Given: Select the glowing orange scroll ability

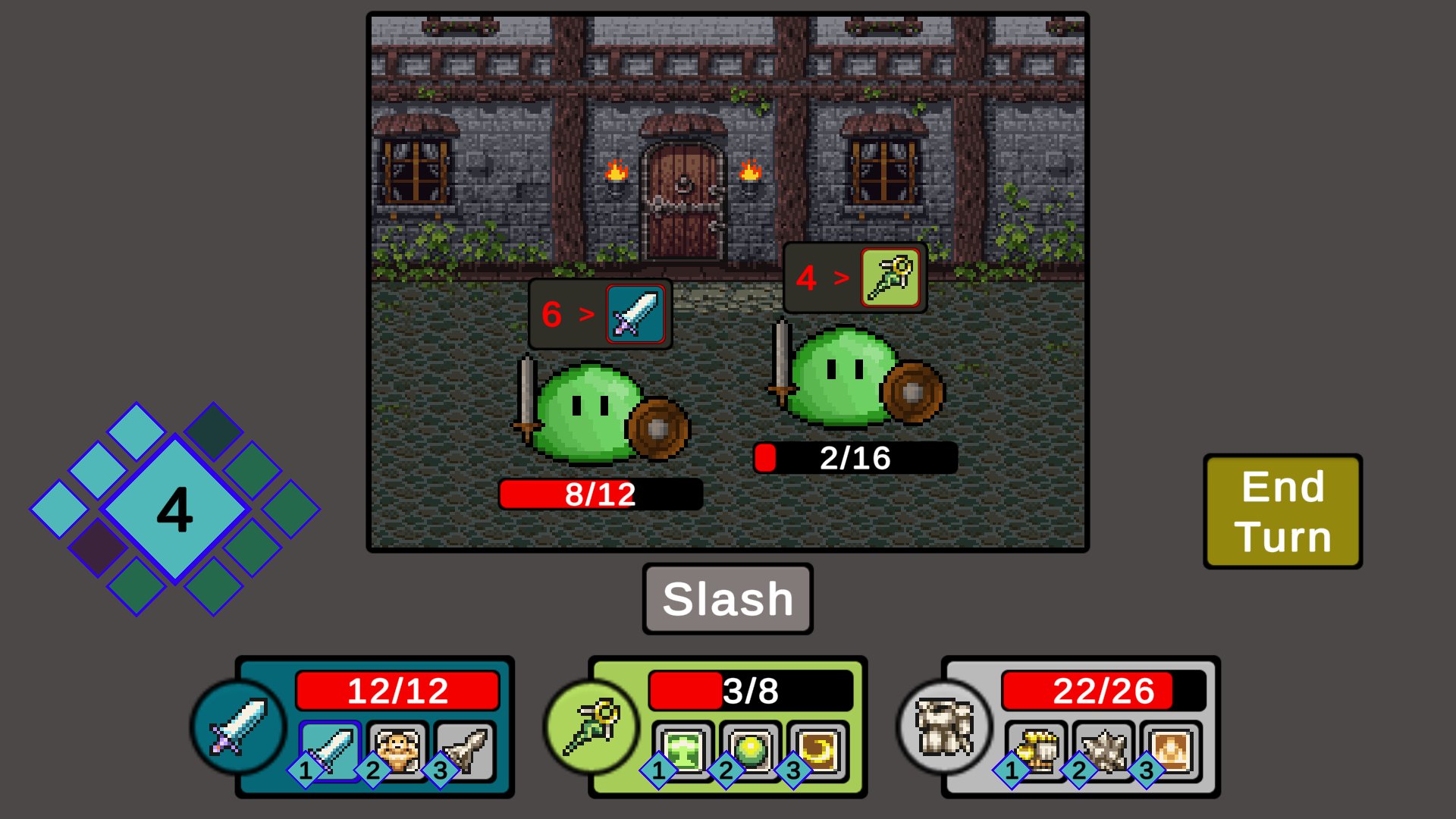Looking at the screenshot, I should click(1172, 750).
